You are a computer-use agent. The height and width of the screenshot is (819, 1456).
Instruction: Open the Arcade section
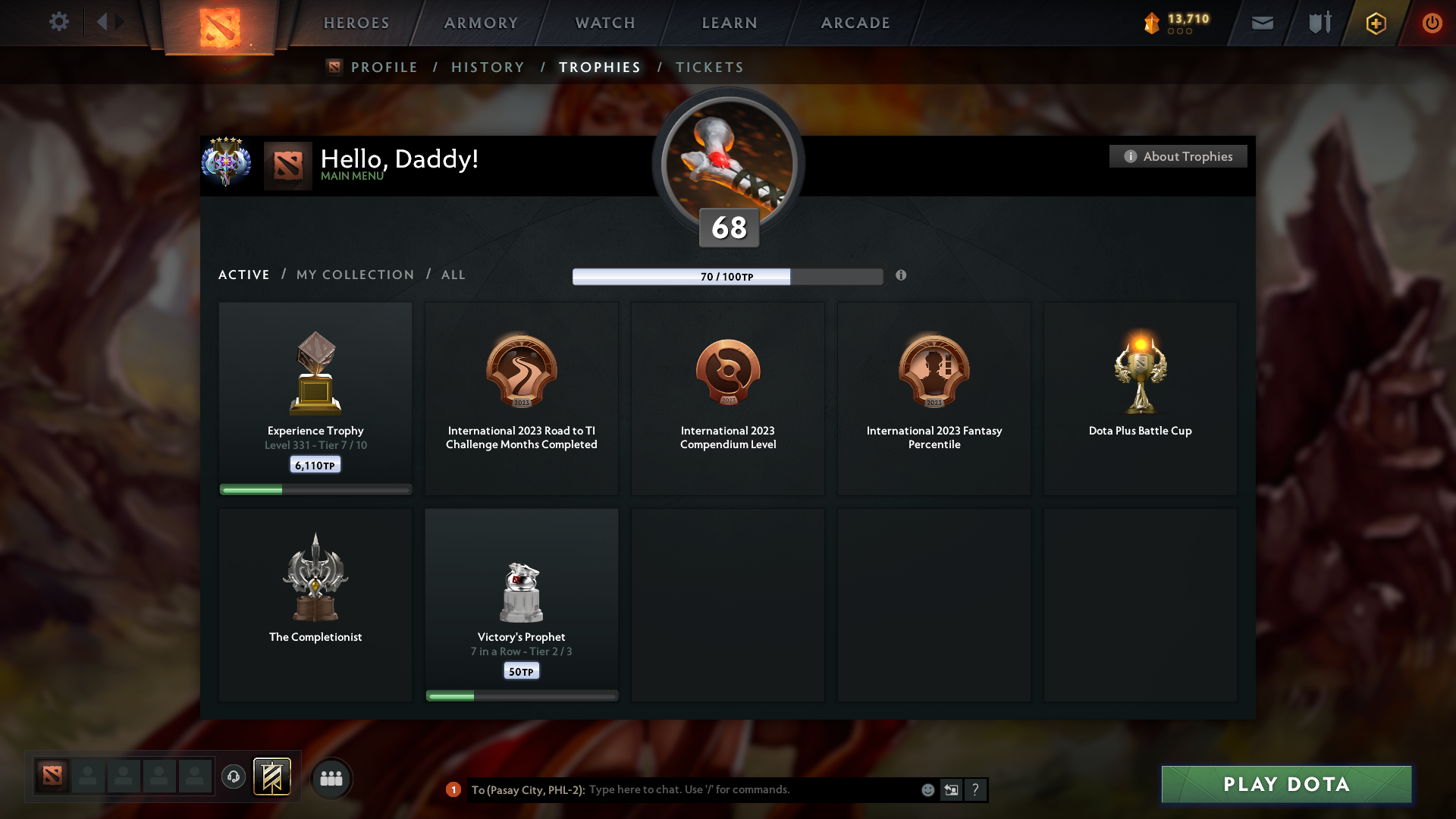click(x=855, y=23)
